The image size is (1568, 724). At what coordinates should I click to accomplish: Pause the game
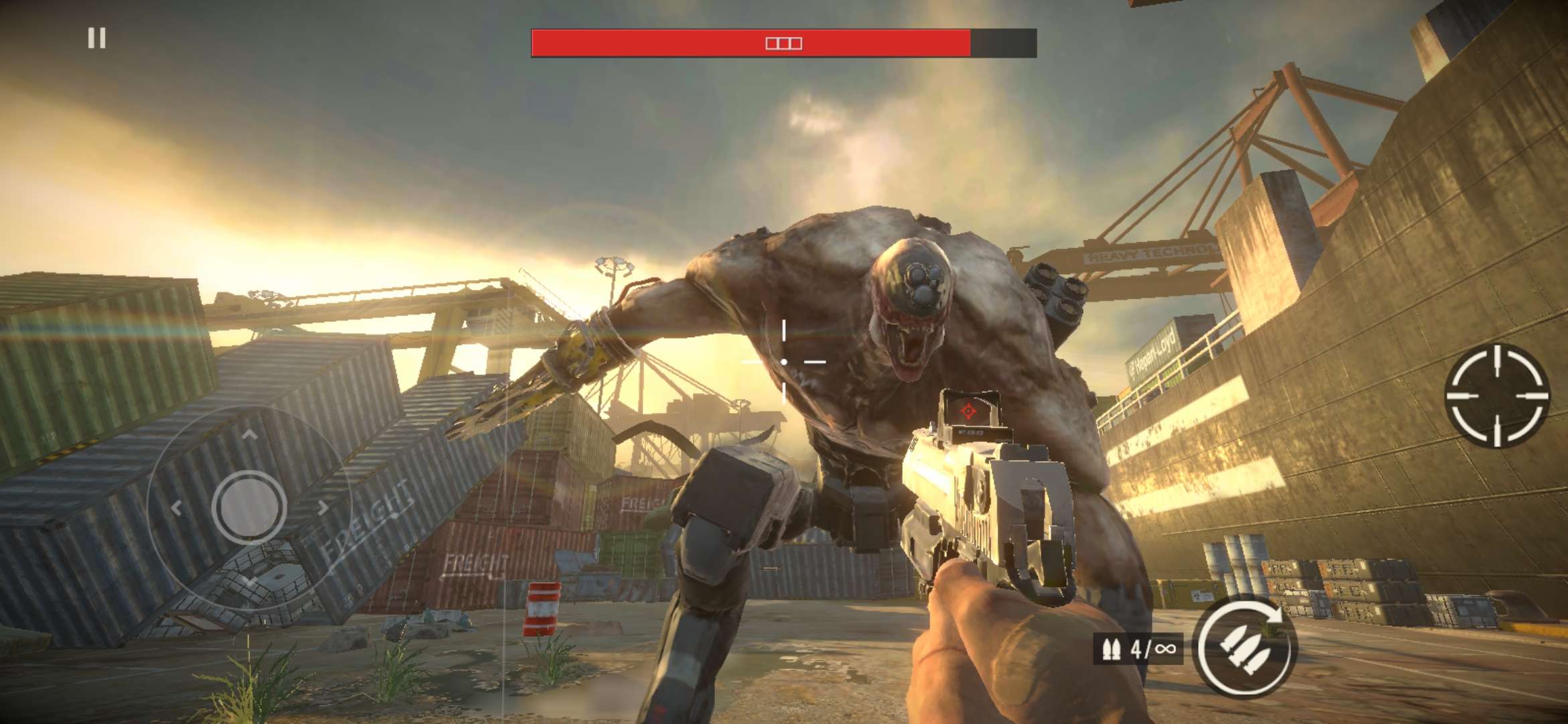tap(96, 38)
